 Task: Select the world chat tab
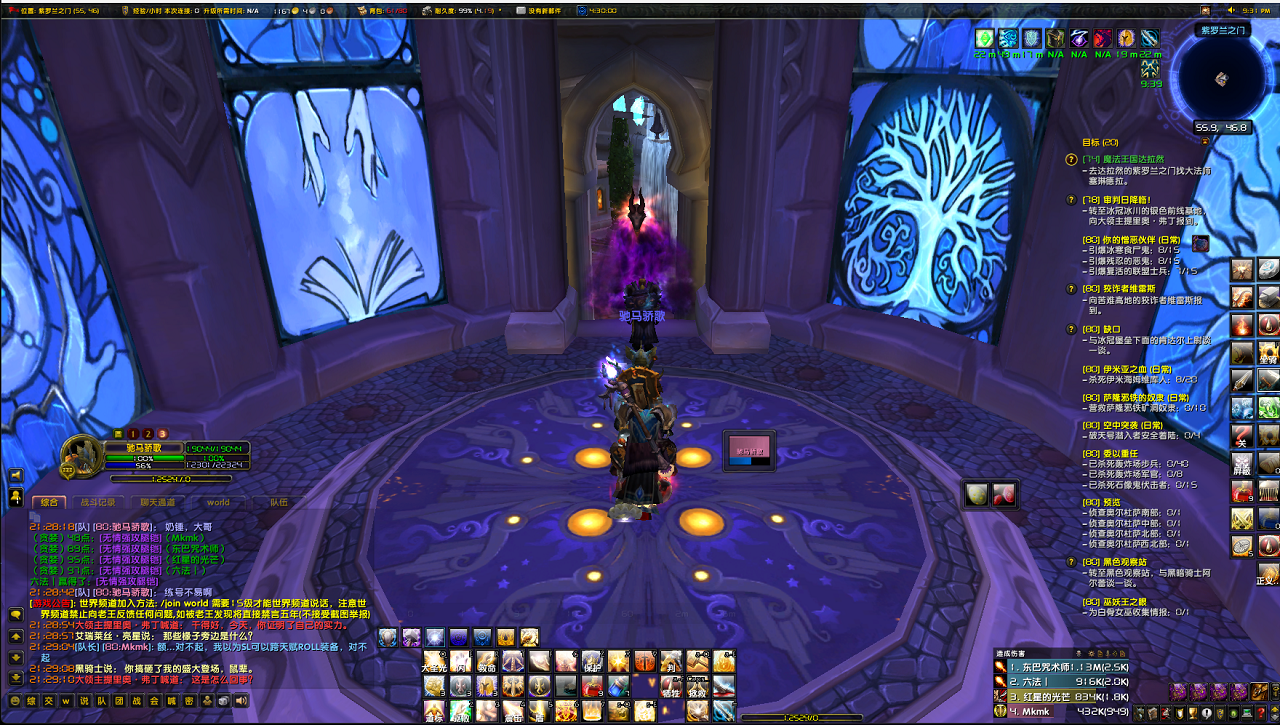pyautogui.click(x=218, y=503)
